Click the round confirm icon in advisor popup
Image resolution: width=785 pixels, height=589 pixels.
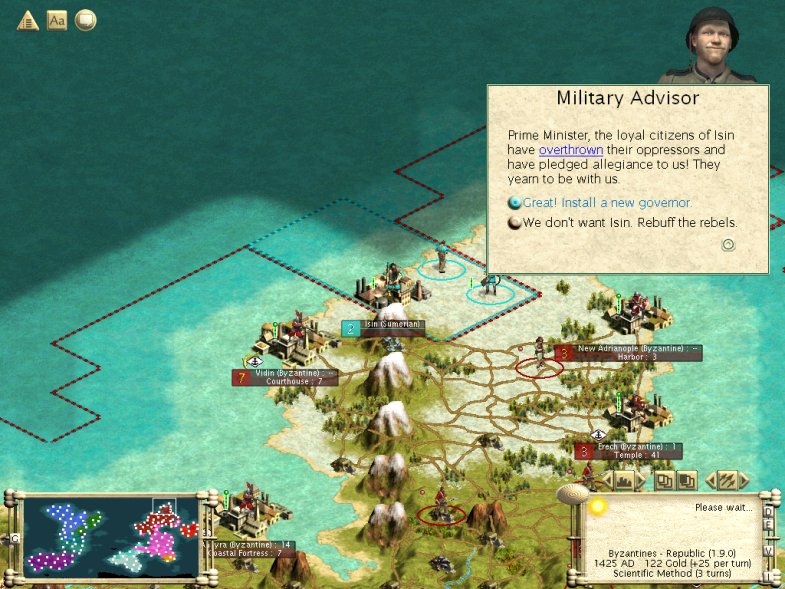click(x=729, y=244)
